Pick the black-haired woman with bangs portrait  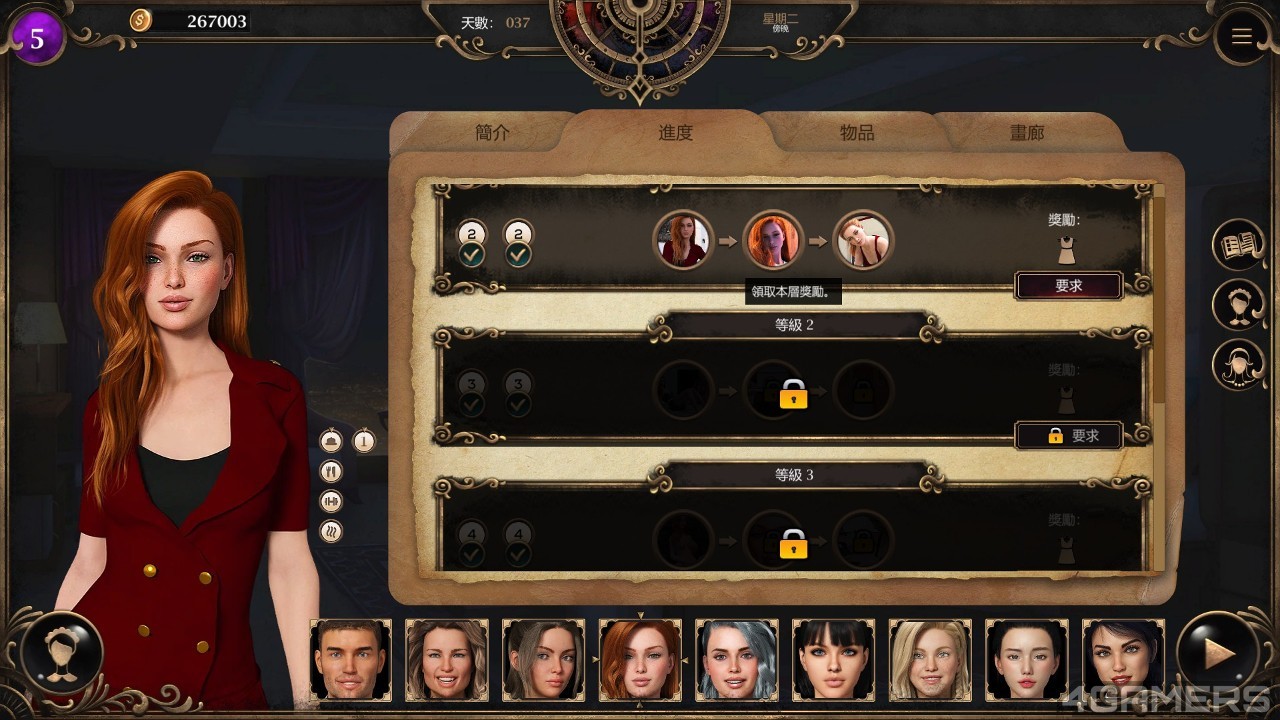[833, 659]
